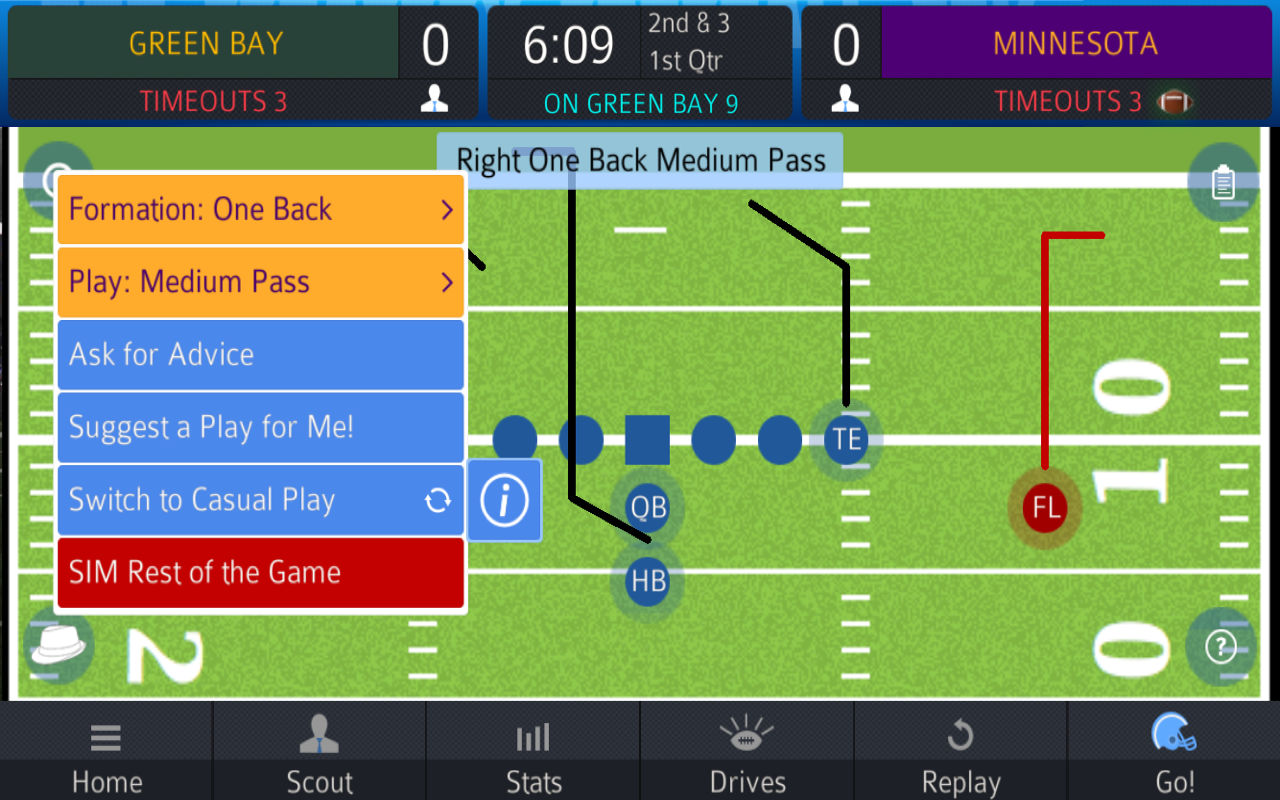This screenshot has width=1280, height=800.
Task: Select the QB player marker
Action: 647,508
